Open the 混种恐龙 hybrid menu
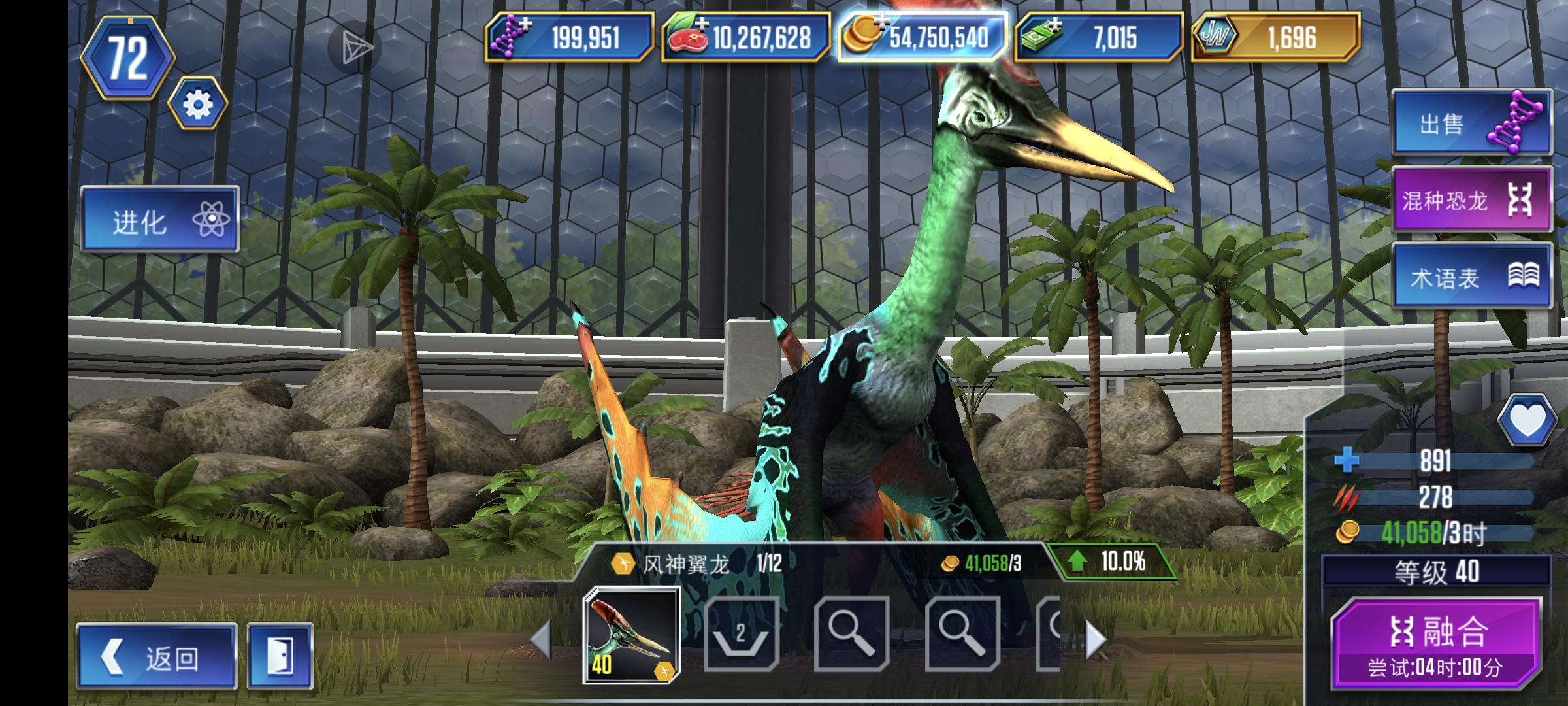1568x706 pixels. pos(1471,199)
